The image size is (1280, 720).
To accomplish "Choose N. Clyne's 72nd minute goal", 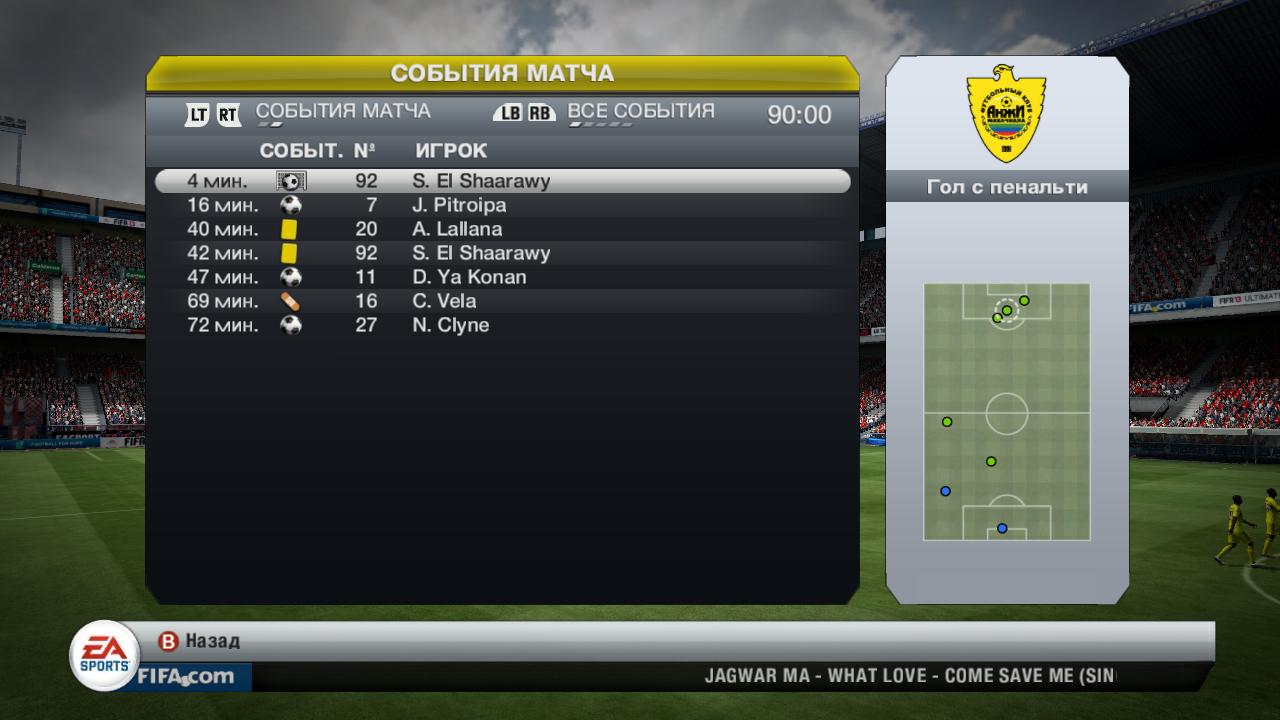I will pyautogui.click(x=502, y=325).
